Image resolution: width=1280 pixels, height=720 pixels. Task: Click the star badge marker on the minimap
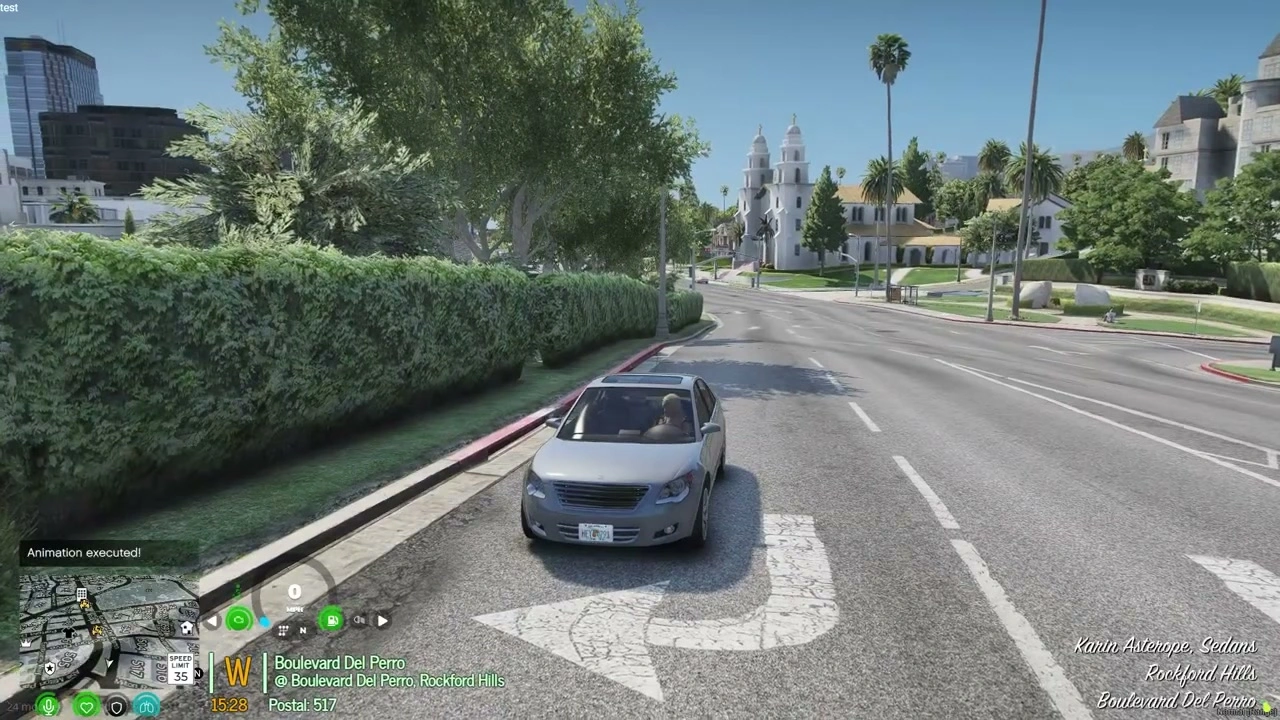49,666
